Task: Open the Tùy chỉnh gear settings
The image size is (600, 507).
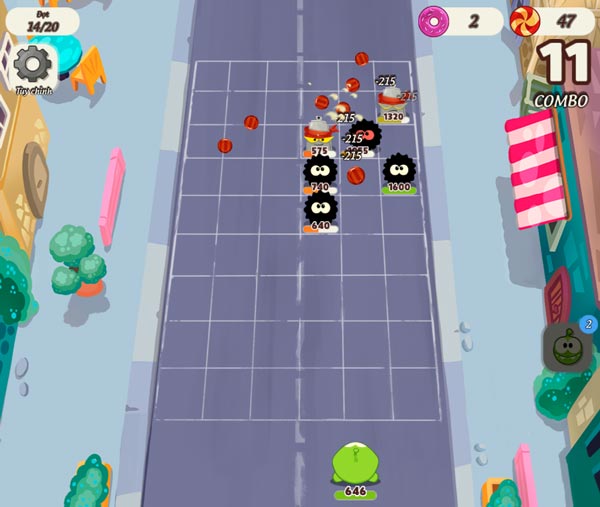Action: tap(33, 65)
